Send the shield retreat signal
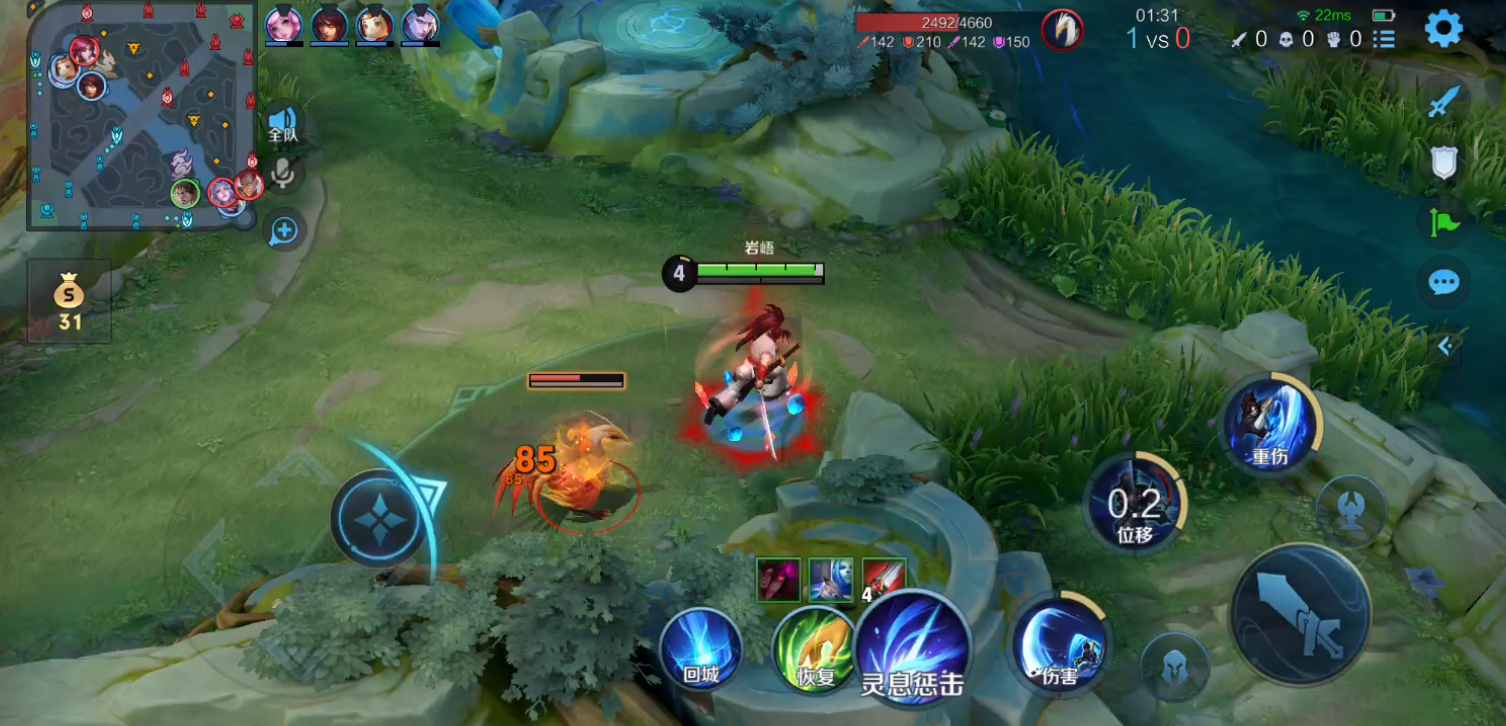This screenshot has width=1506, height=726. [x=1444, y=162]
